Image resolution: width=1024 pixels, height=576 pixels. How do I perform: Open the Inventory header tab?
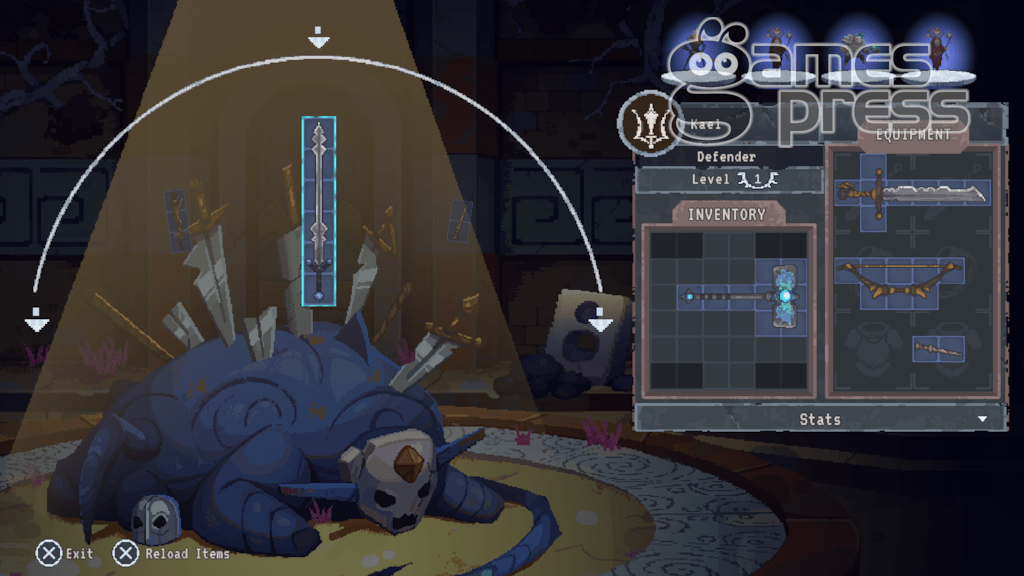click(727, 214)
